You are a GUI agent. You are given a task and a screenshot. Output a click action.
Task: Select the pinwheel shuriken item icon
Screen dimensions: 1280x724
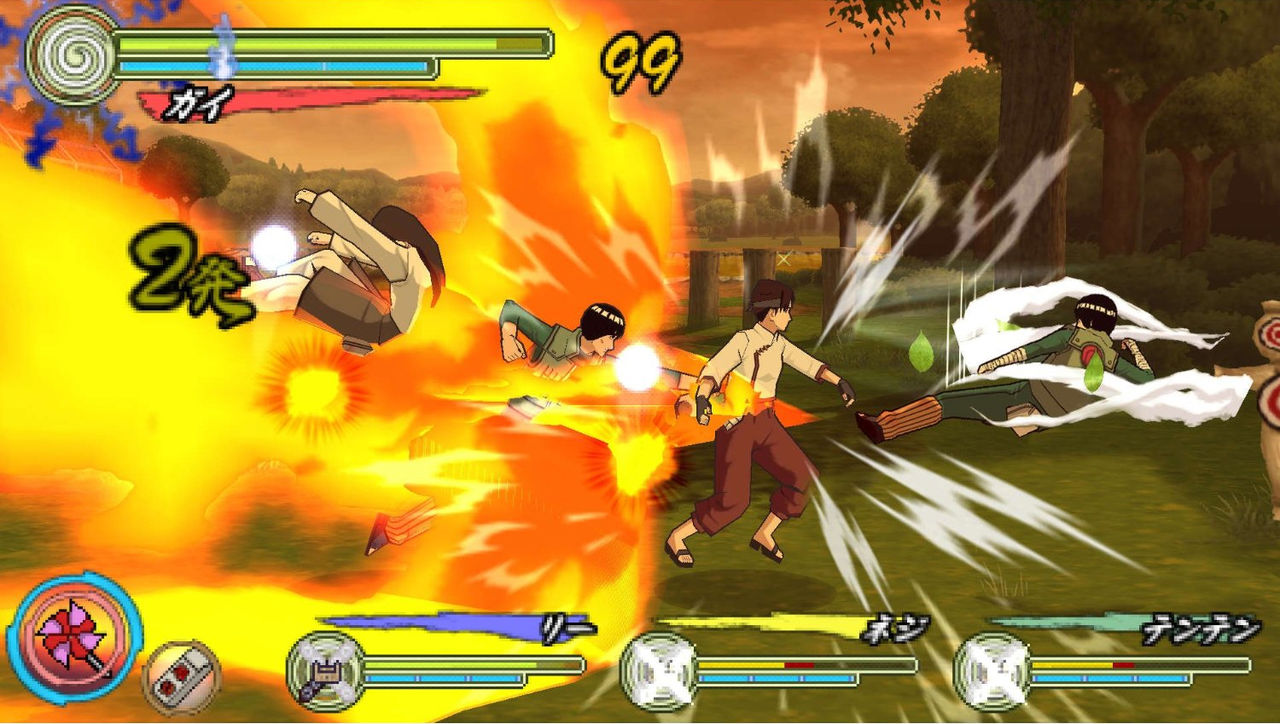tap(73, 638)
